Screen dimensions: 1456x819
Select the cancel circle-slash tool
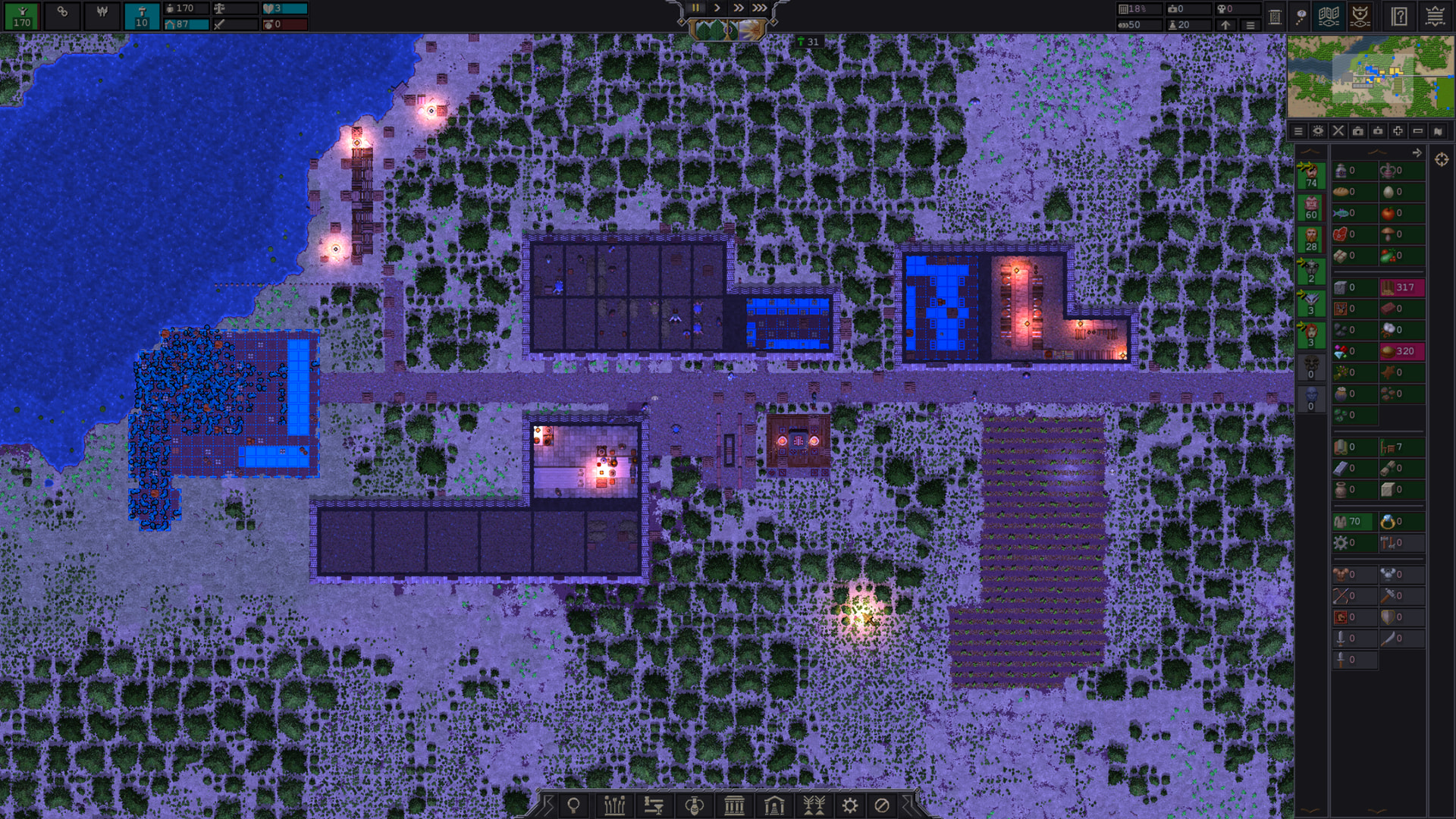(x=882, y=805)
